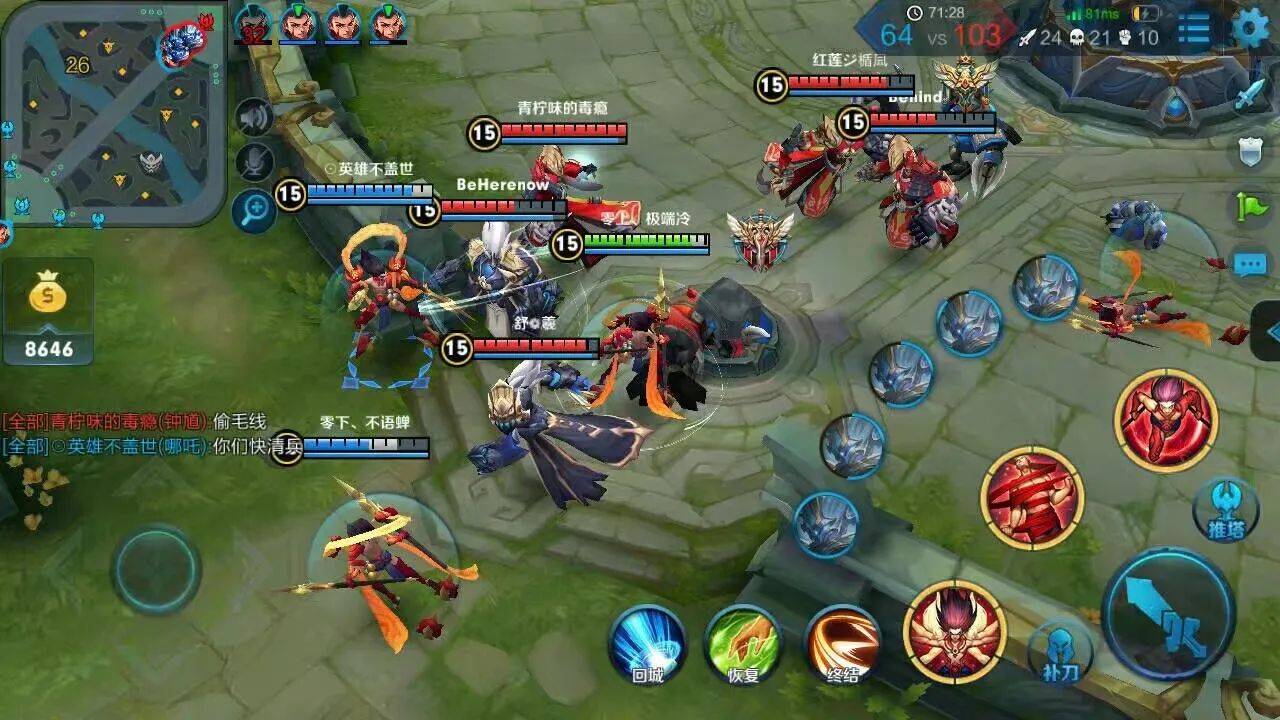
Task: Open the minimap
Action: pyautogui.click(x=112, y=112)
